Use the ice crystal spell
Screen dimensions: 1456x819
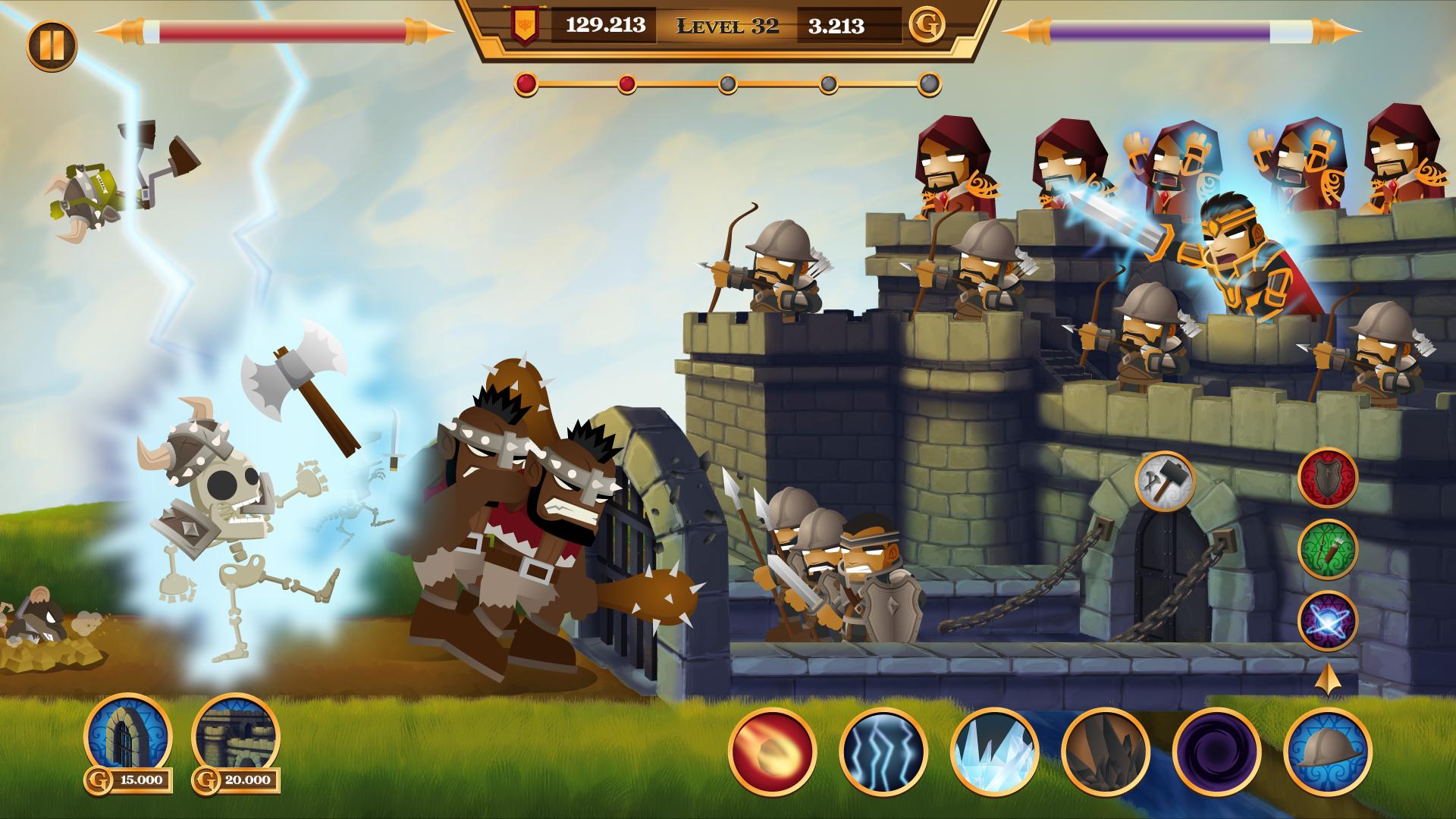click(x=994, y=751)
